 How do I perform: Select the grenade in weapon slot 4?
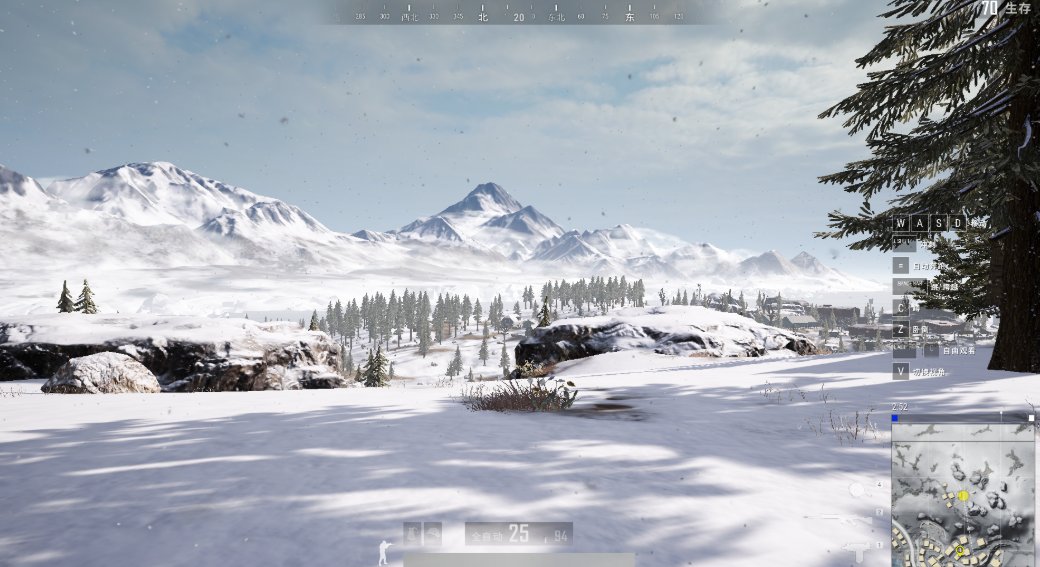pos(857,490)
